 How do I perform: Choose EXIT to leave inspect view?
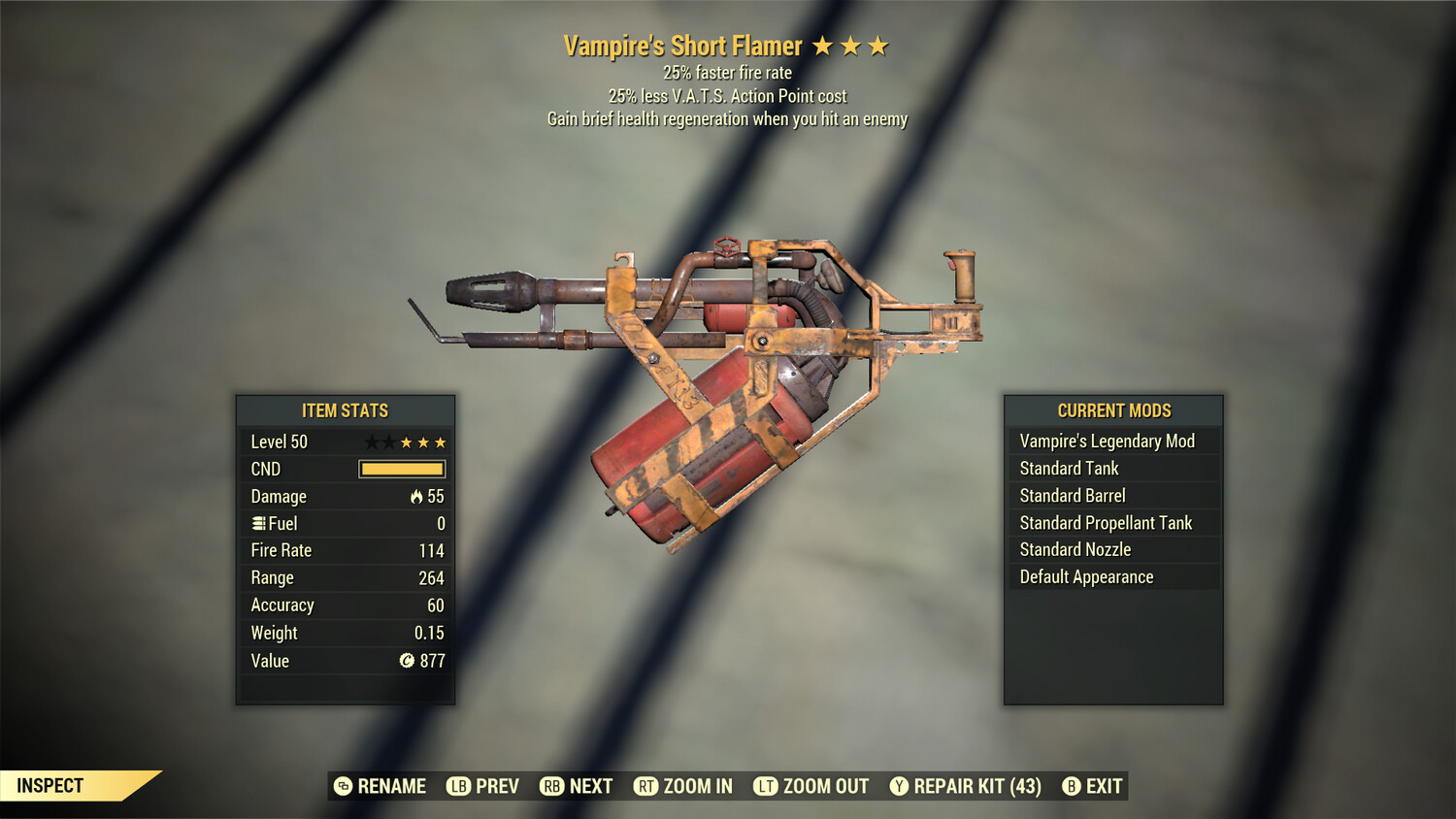coord(1106,786)
